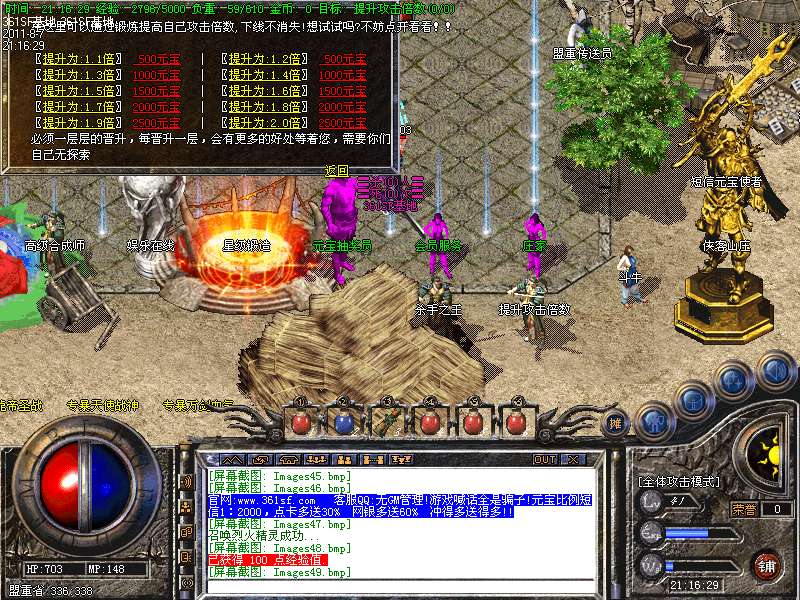The height and width of the screenshot is (600, 800).
Task: Click the chat message input line
Action: point(400,585)
